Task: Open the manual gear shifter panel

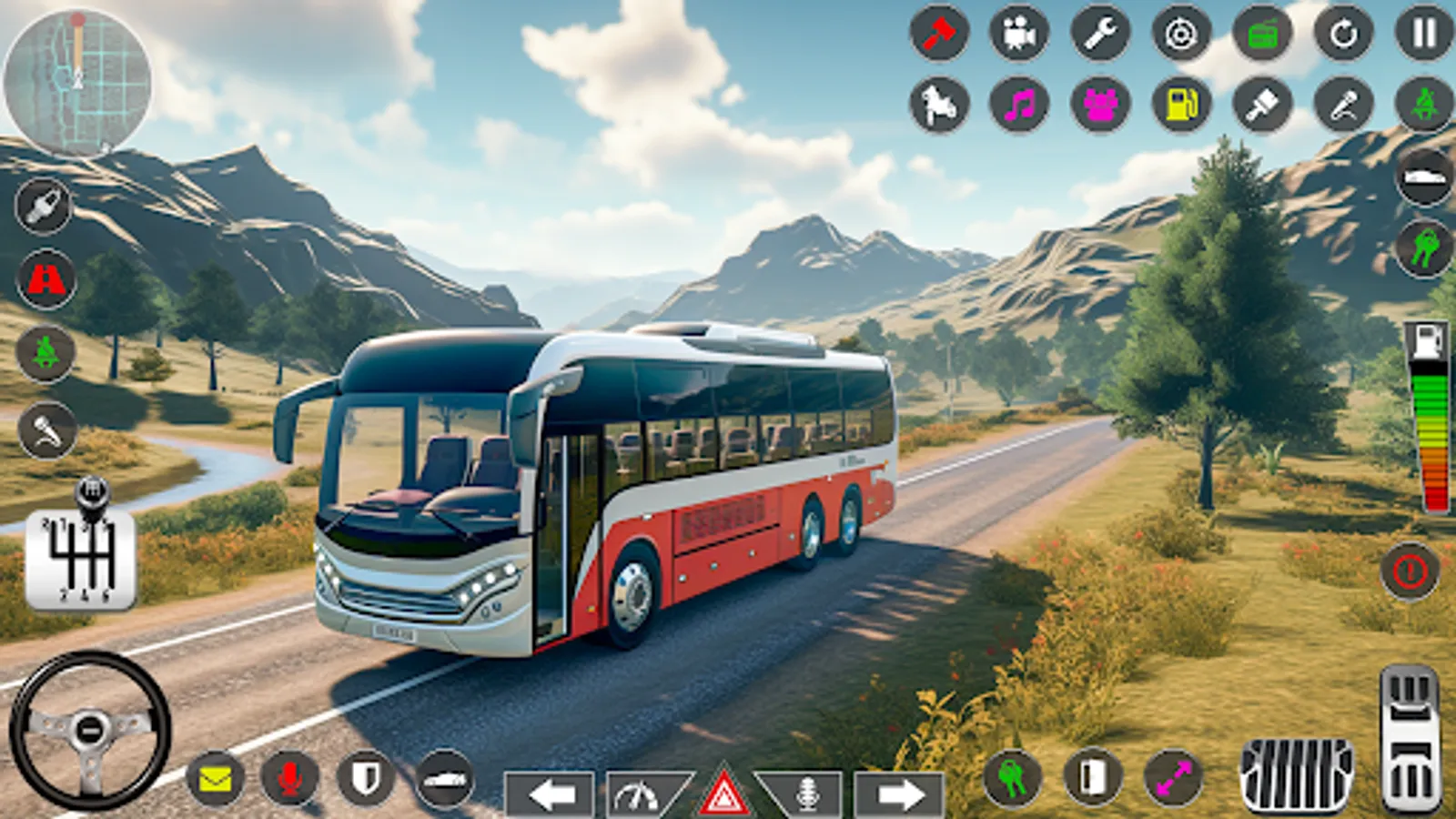Action: pos(81,559)
